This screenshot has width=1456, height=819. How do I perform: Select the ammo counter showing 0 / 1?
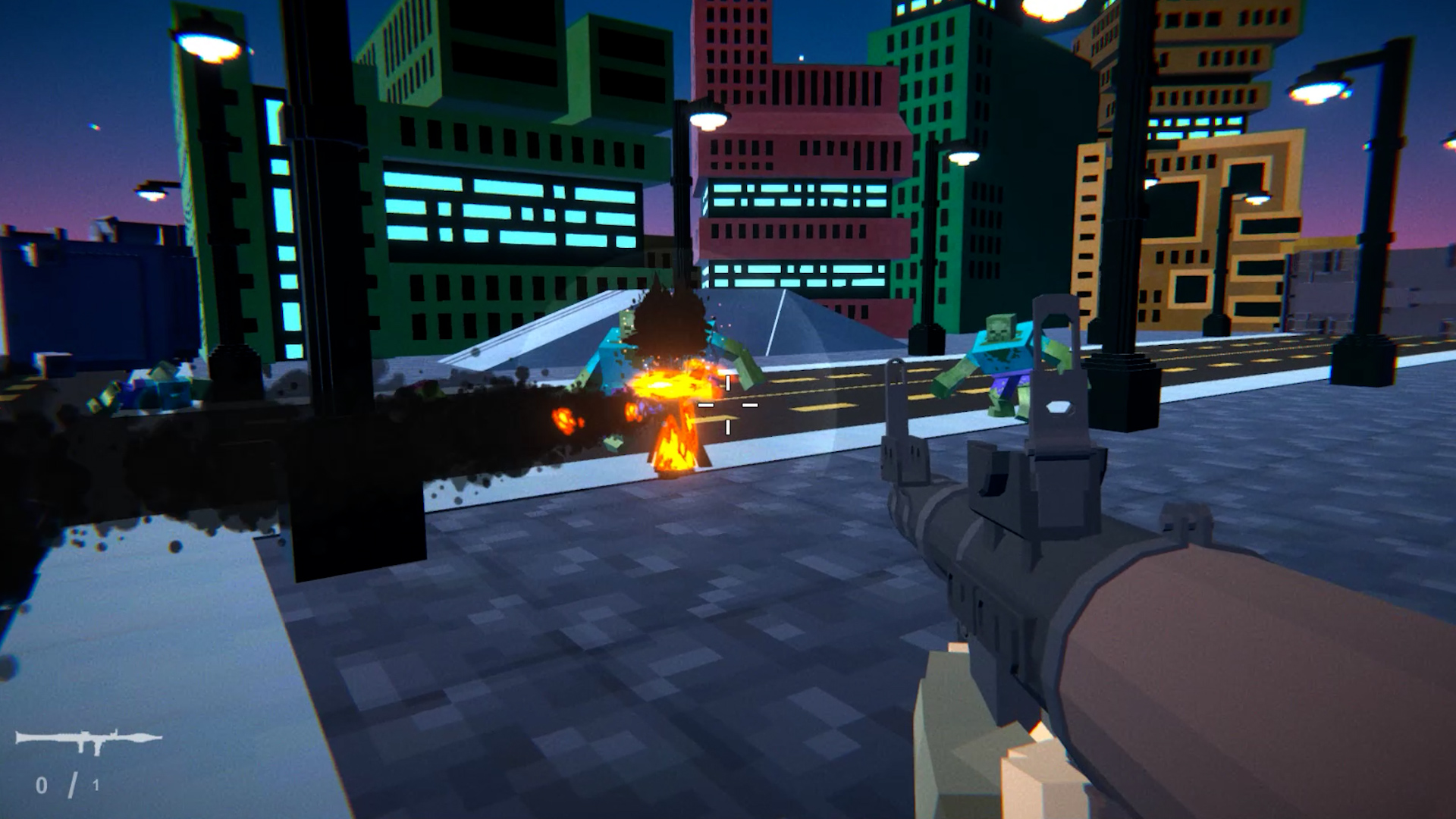[x=68, y=785]
